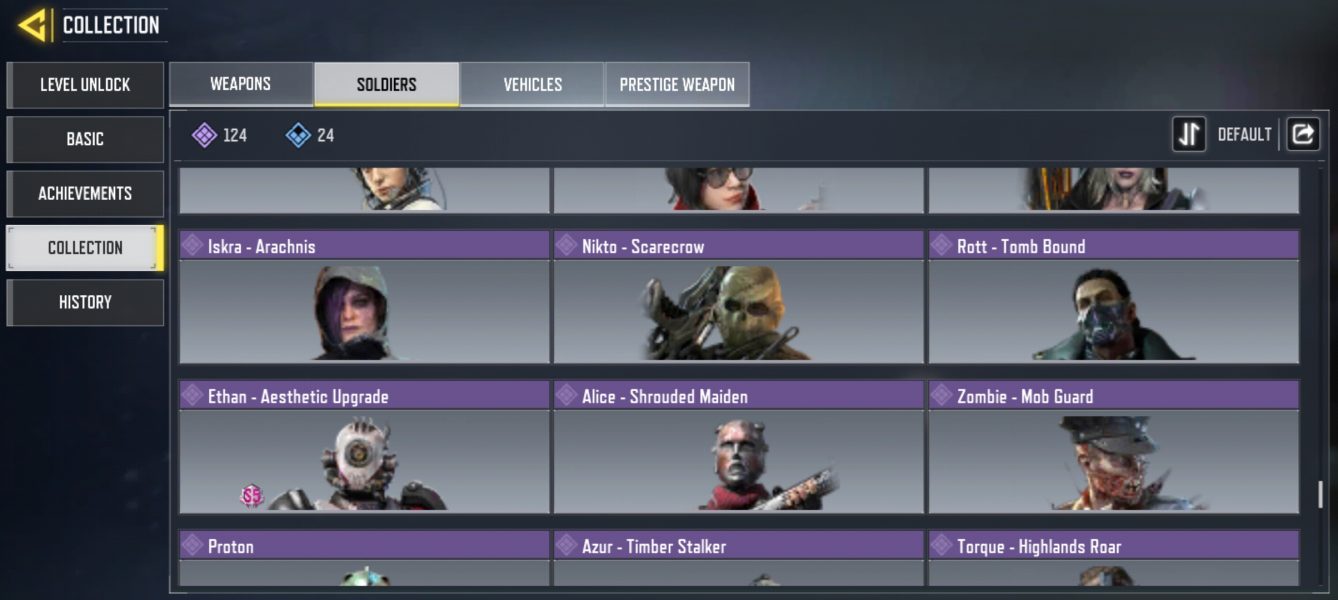Viewport: 1338px width, 600px height.
Task: Open the Rott - Tomb Bound card
Action: click(x=1113, y=298)
